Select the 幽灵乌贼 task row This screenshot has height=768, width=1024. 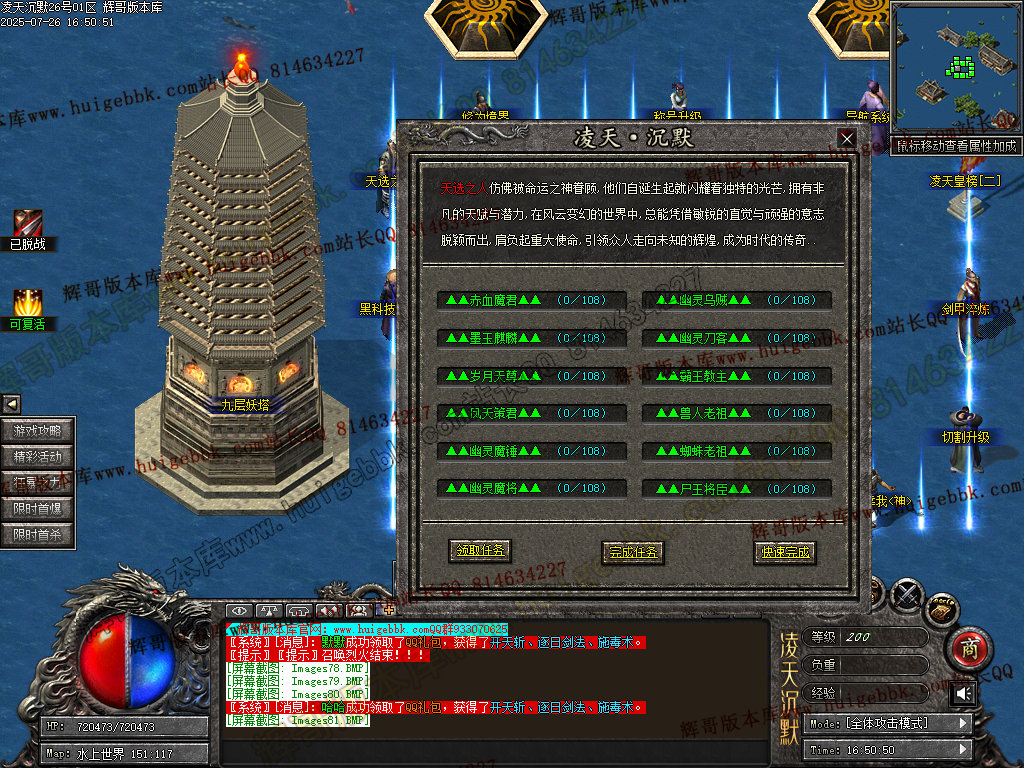(737, 300)
